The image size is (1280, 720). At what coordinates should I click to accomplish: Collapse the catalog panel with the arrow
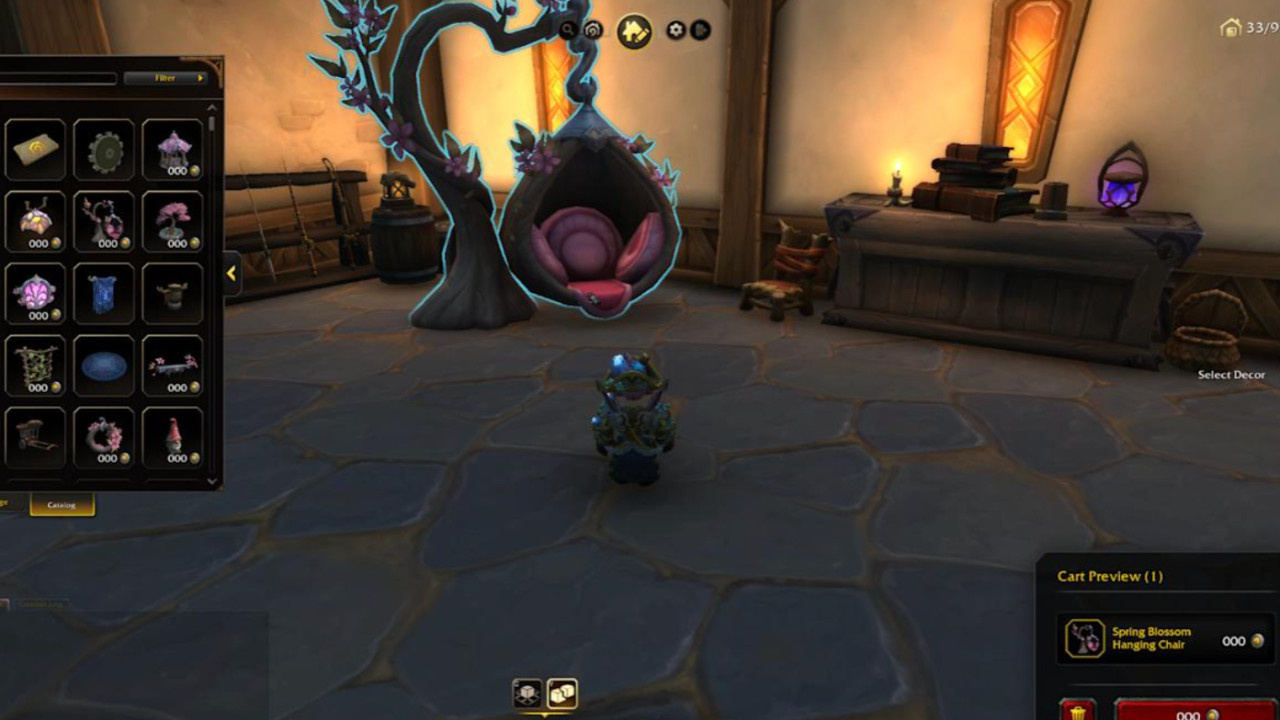pyautogui.click(x=231, y=273)
